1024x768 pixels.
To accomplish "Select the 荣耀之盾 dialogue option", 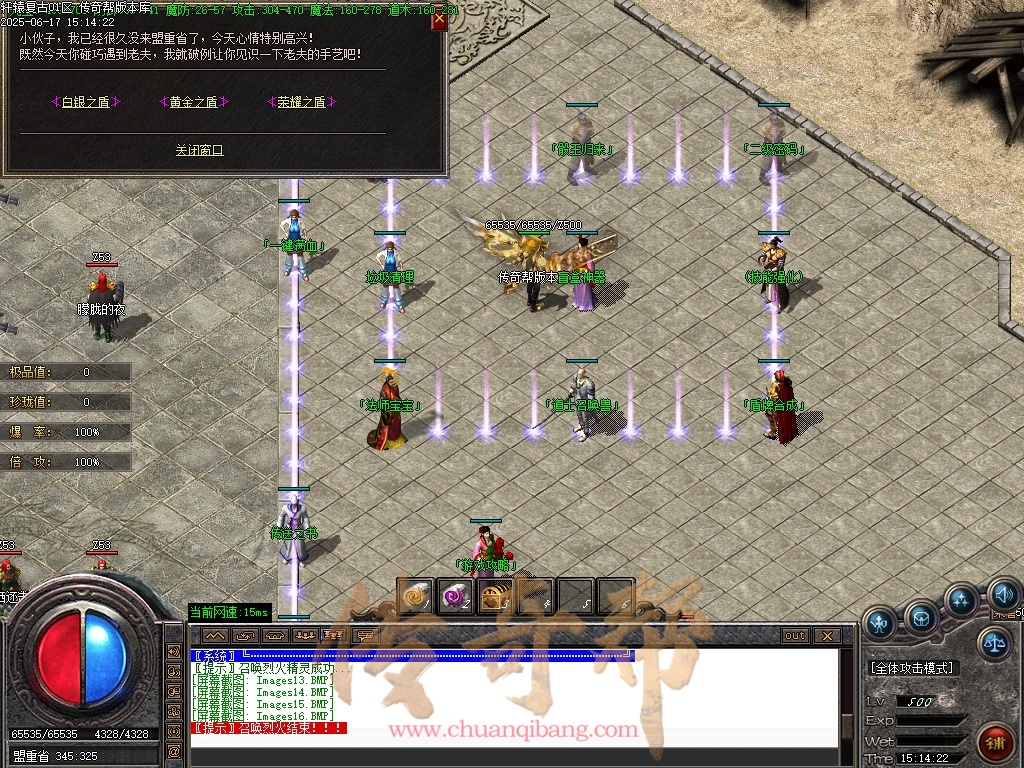I will 301,102.
